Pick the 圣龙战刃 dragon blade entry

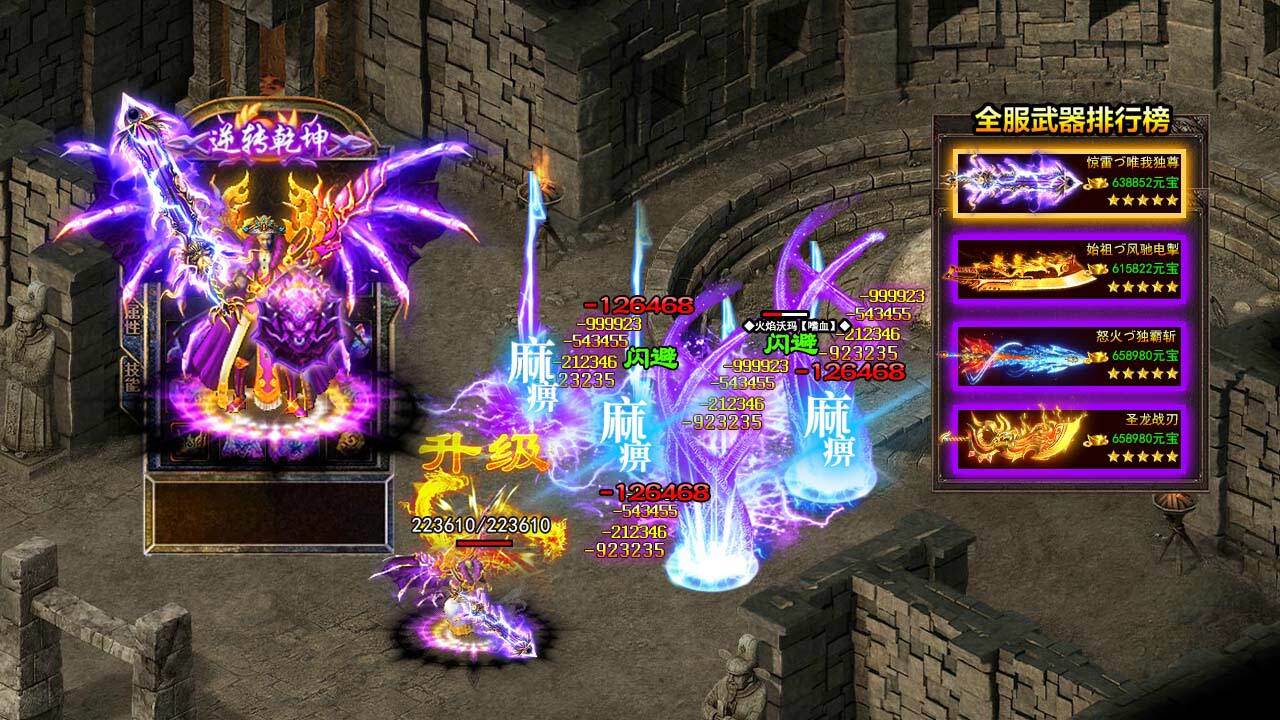1067,439
